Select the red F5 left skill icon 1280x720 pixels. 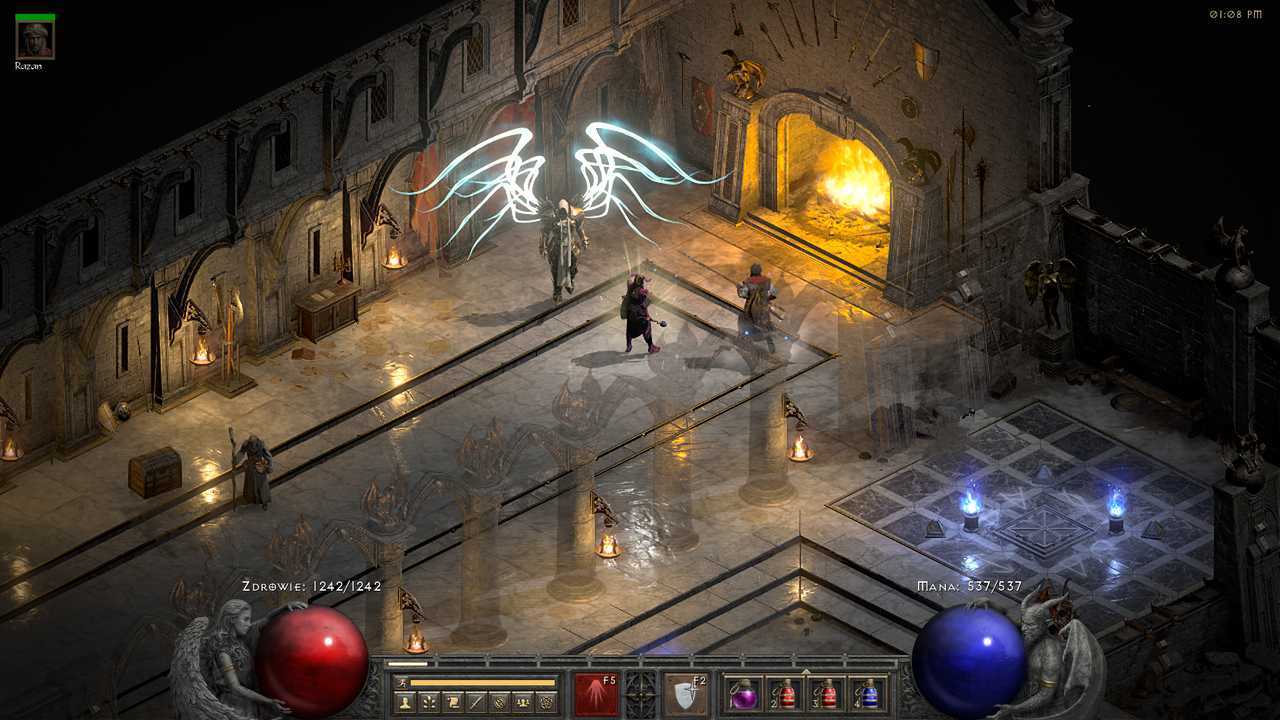(x=595, y=694)
